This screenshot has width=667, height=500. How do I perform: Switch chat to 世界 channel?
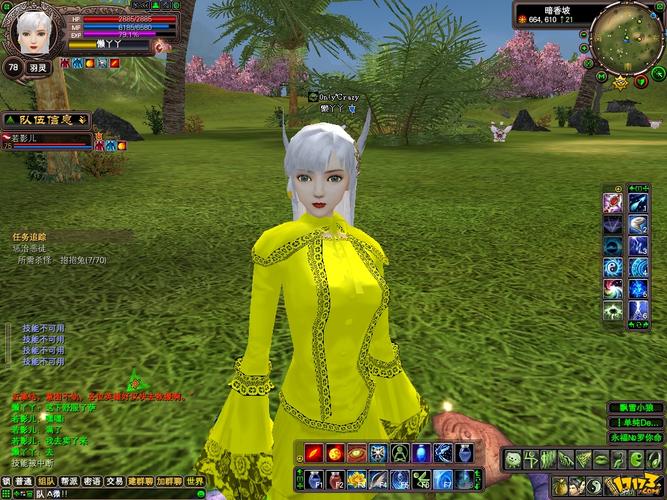[x=194, y=481]
